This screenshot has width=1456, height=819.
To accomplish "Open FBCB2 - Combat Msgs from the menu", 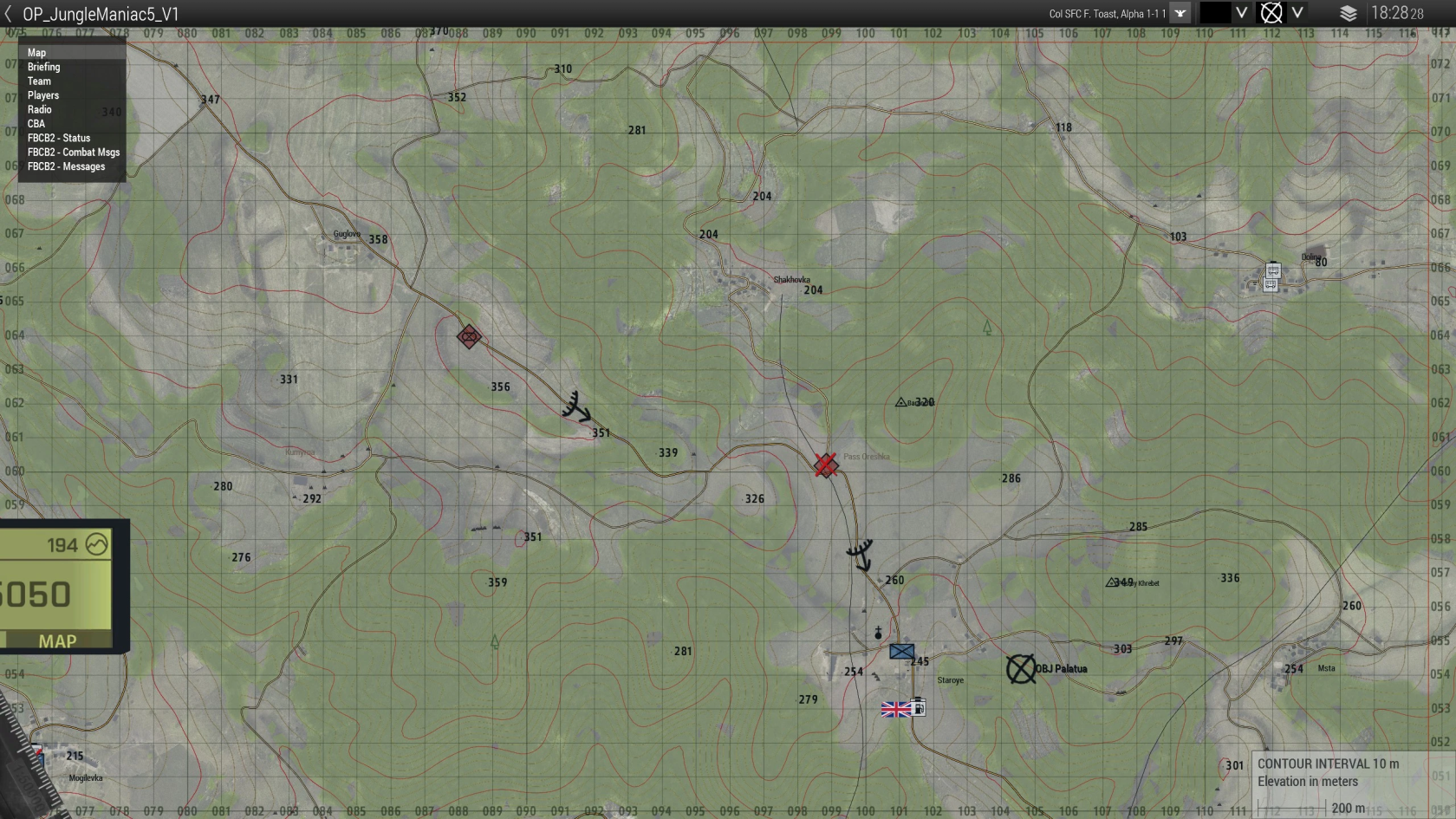I will [74, 152].
